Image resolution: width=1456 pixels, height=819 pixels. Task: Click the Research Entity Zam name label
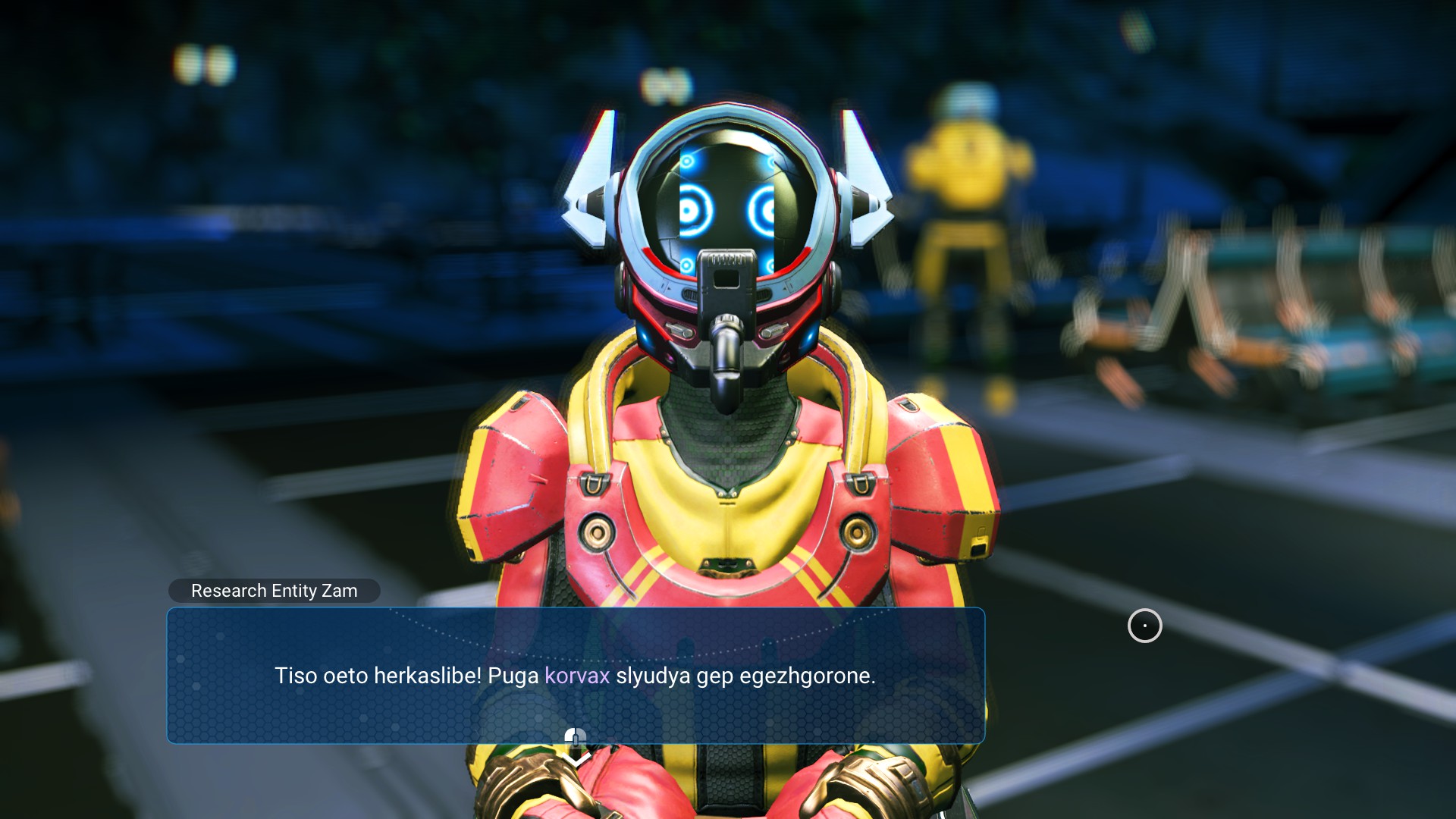click(x=275, y=591)
